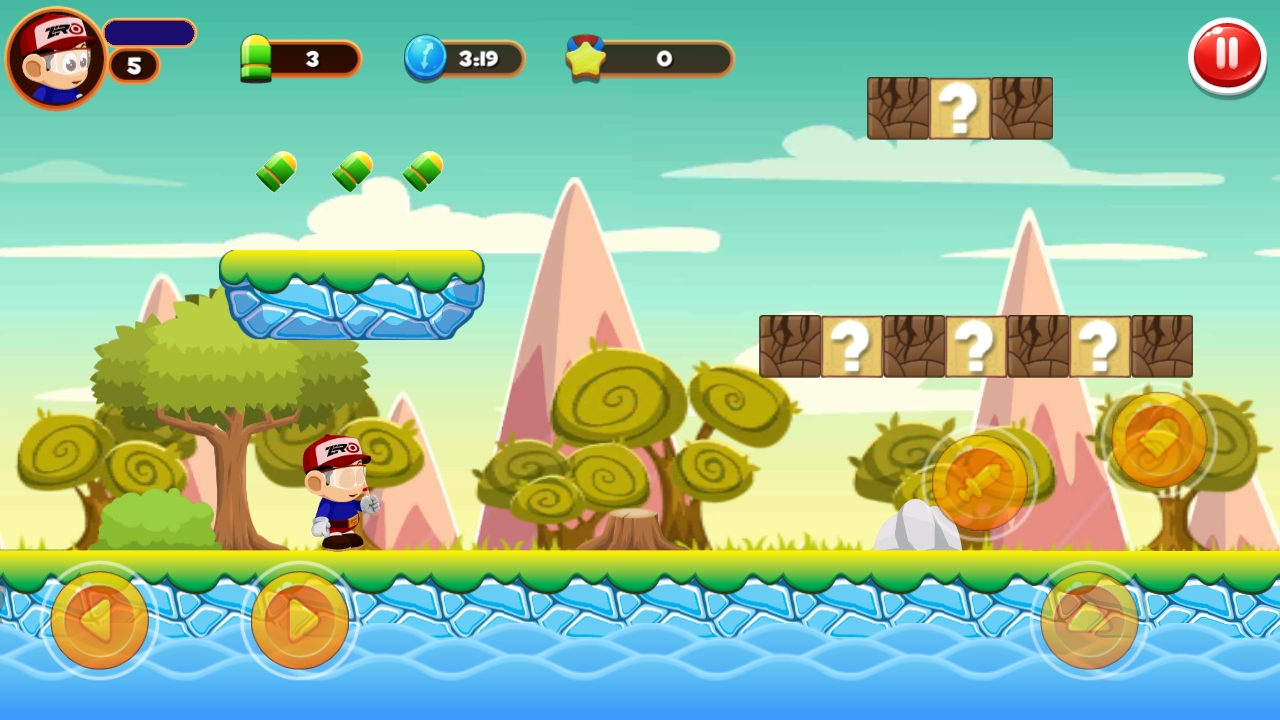The height and width of the screenshot is (720, 1280).
Task: Collect the rightmost floating bullet pickup
Action: click(x=421, y=171)
